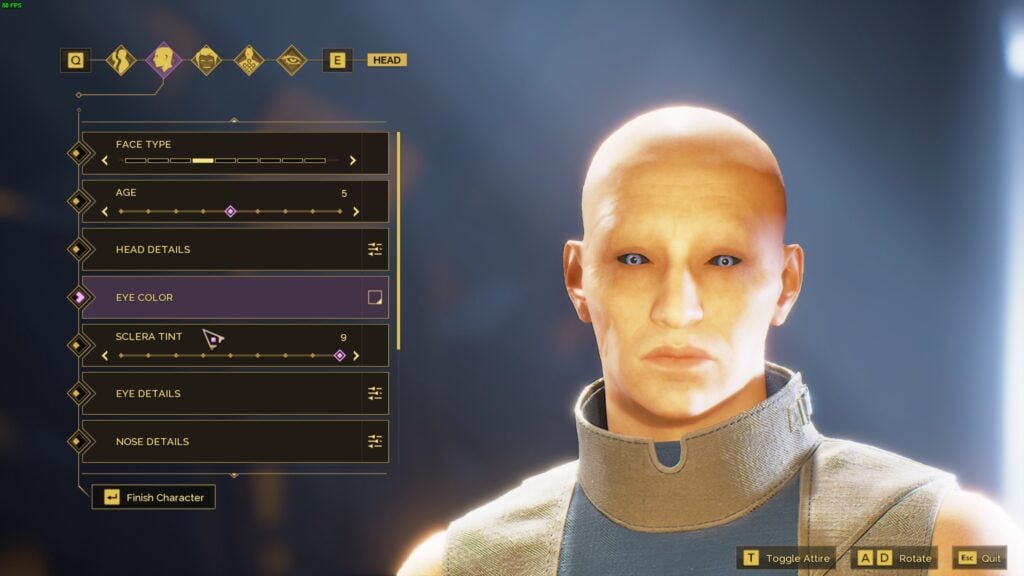Image resolution: width=1024 pixels, height=576 pixels.
Task: Open Nose Details options
Action: [x=375, y=441]
